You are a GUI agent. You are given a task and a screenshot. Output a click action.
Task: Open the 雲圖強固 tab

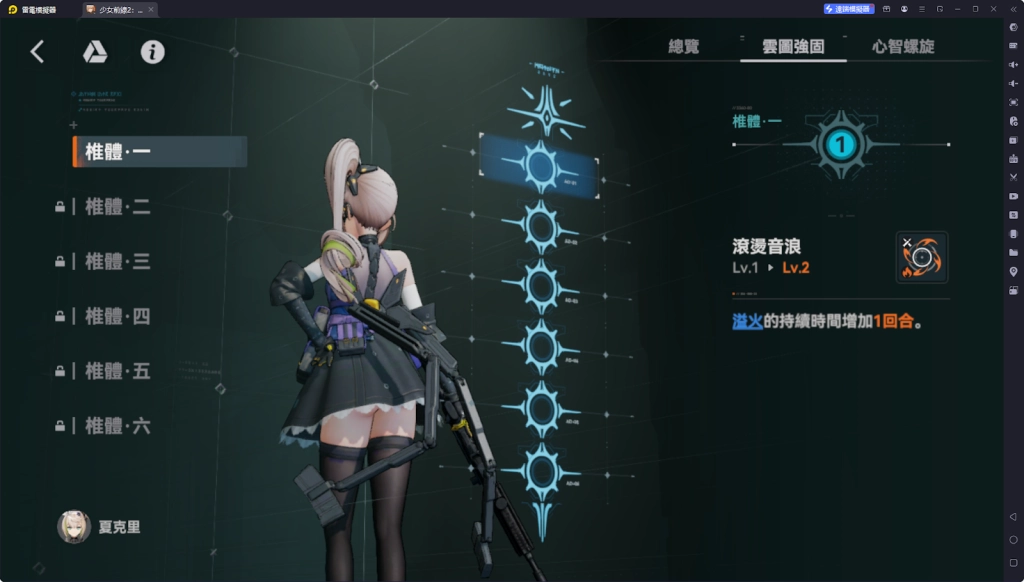click(x=793, y=46)
